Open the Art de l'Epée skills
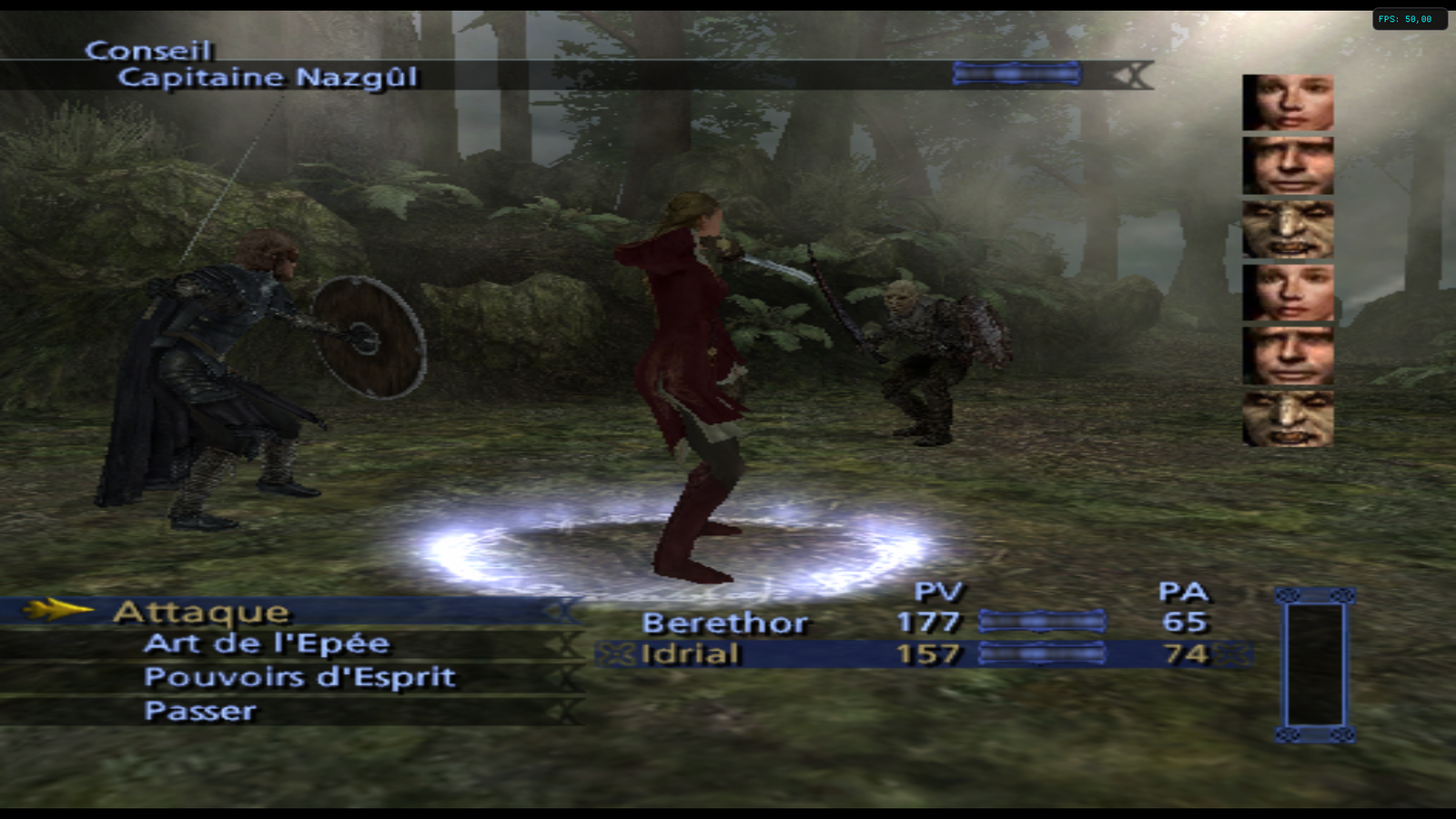 tap(266, 644)
